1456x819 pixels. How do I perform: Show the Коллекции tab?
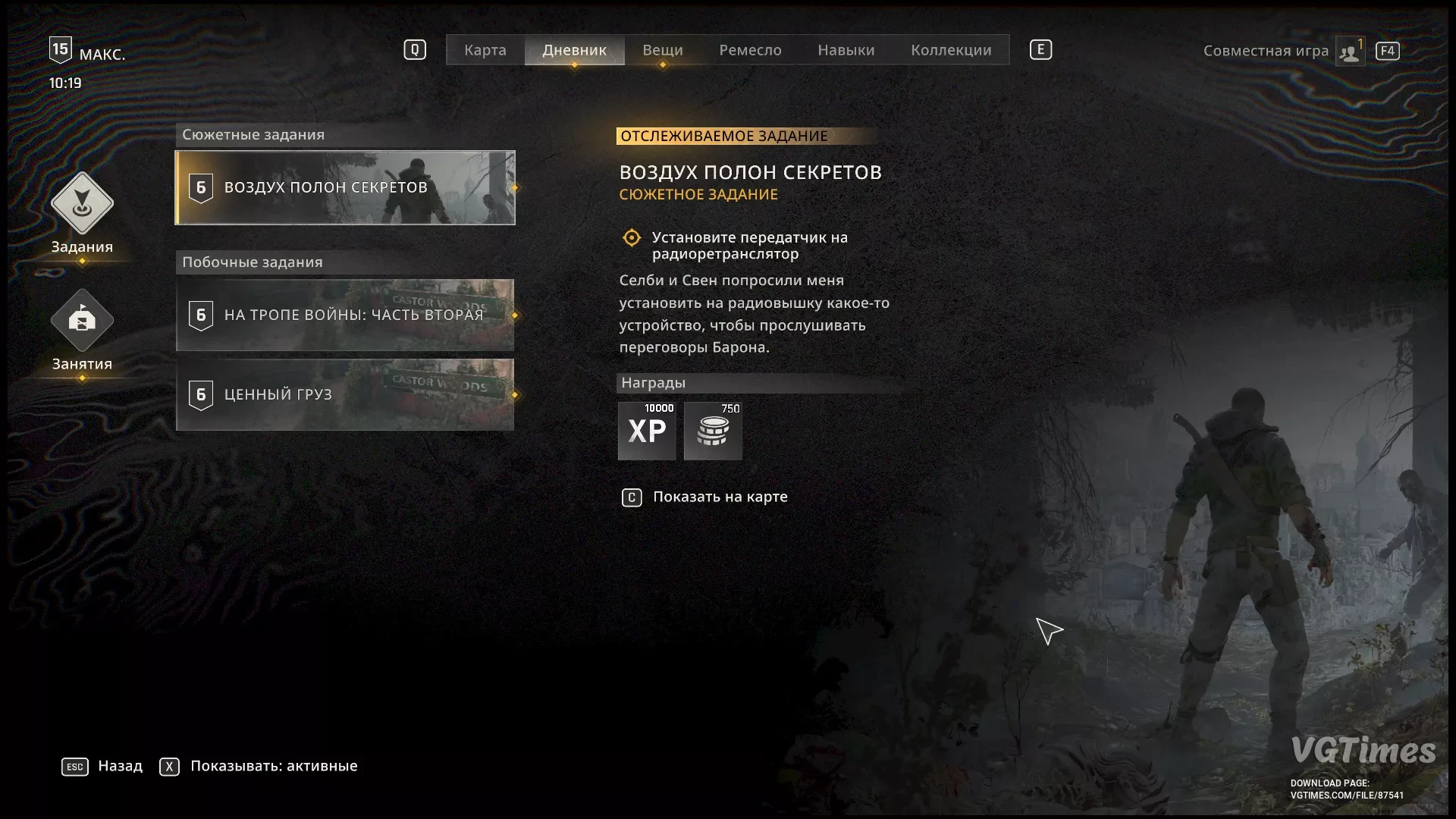(951, 50)
